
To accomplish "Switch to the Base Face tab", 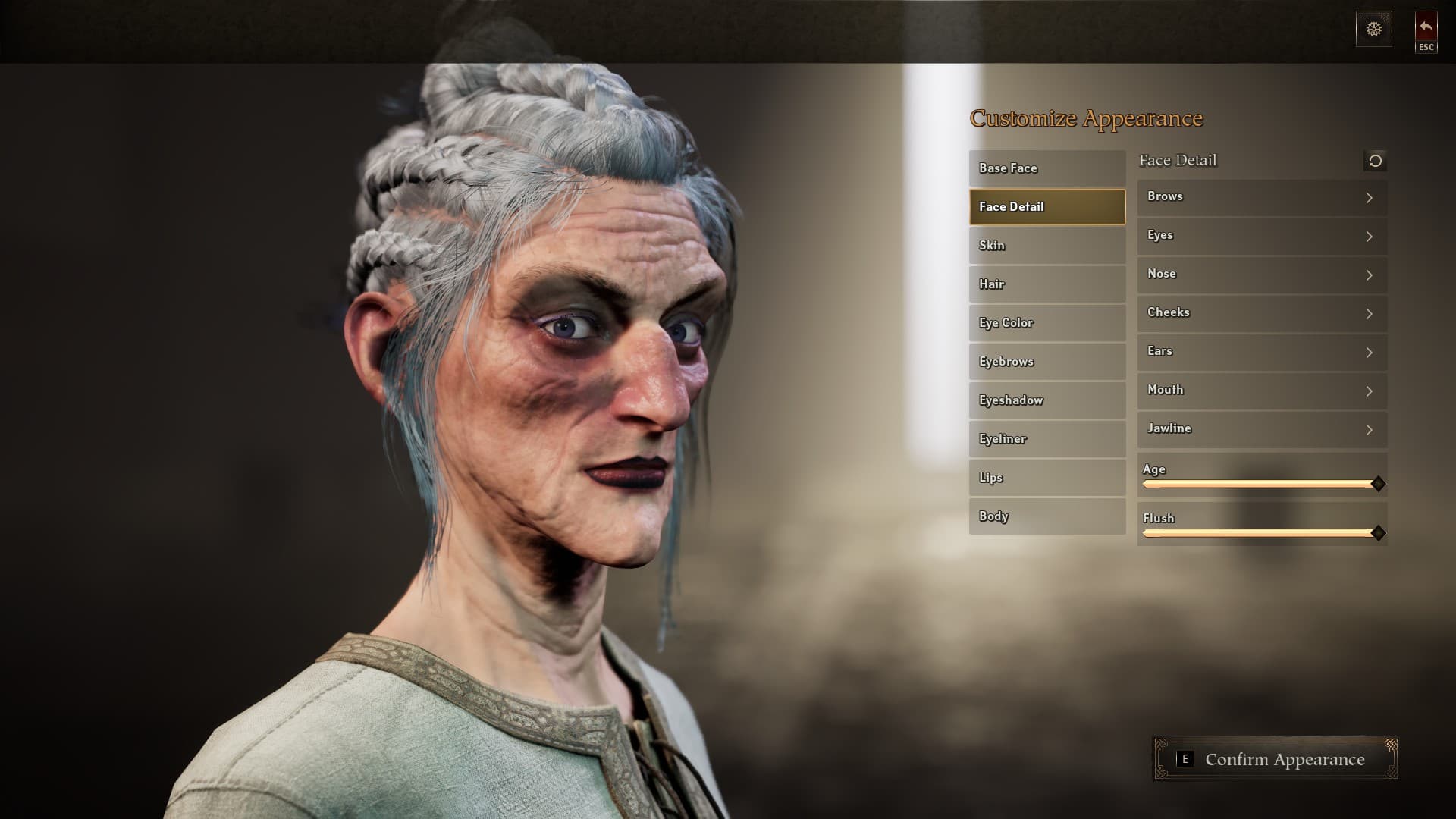I will [1046, 168].
